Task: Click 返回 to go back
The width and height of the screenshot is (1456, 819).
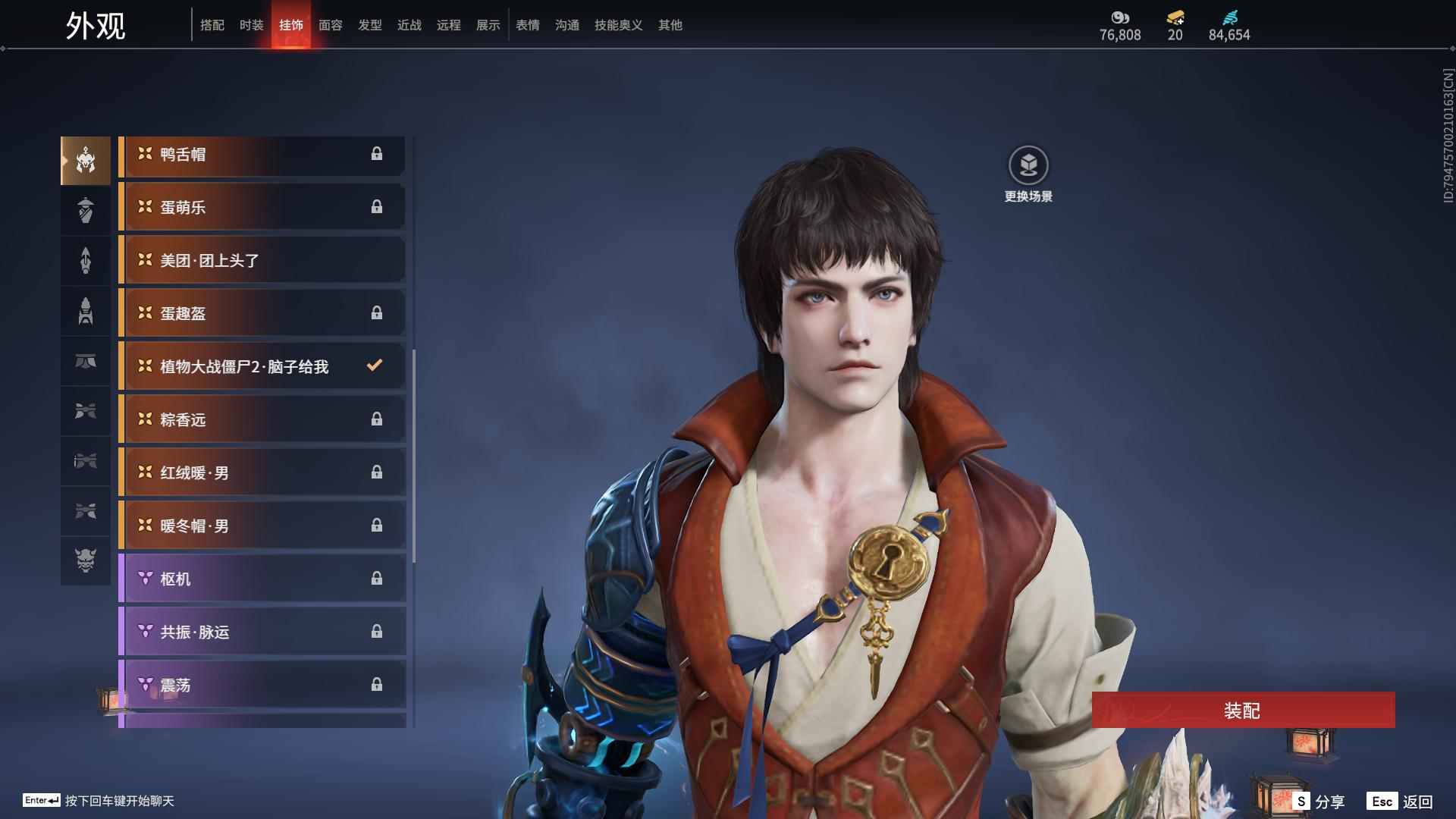Action: point(1401,802)
